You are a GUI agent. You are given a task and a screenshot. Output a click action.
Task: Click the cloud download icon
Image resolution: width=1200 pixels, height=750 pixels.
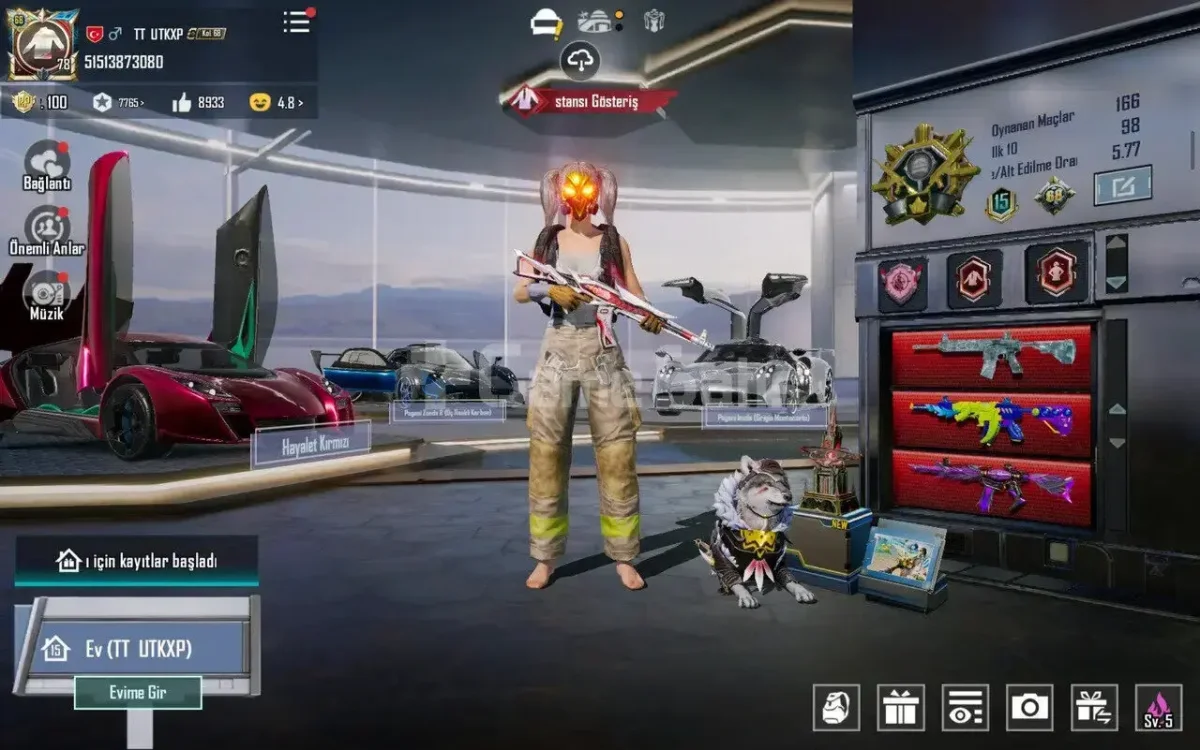click(580, 60)
